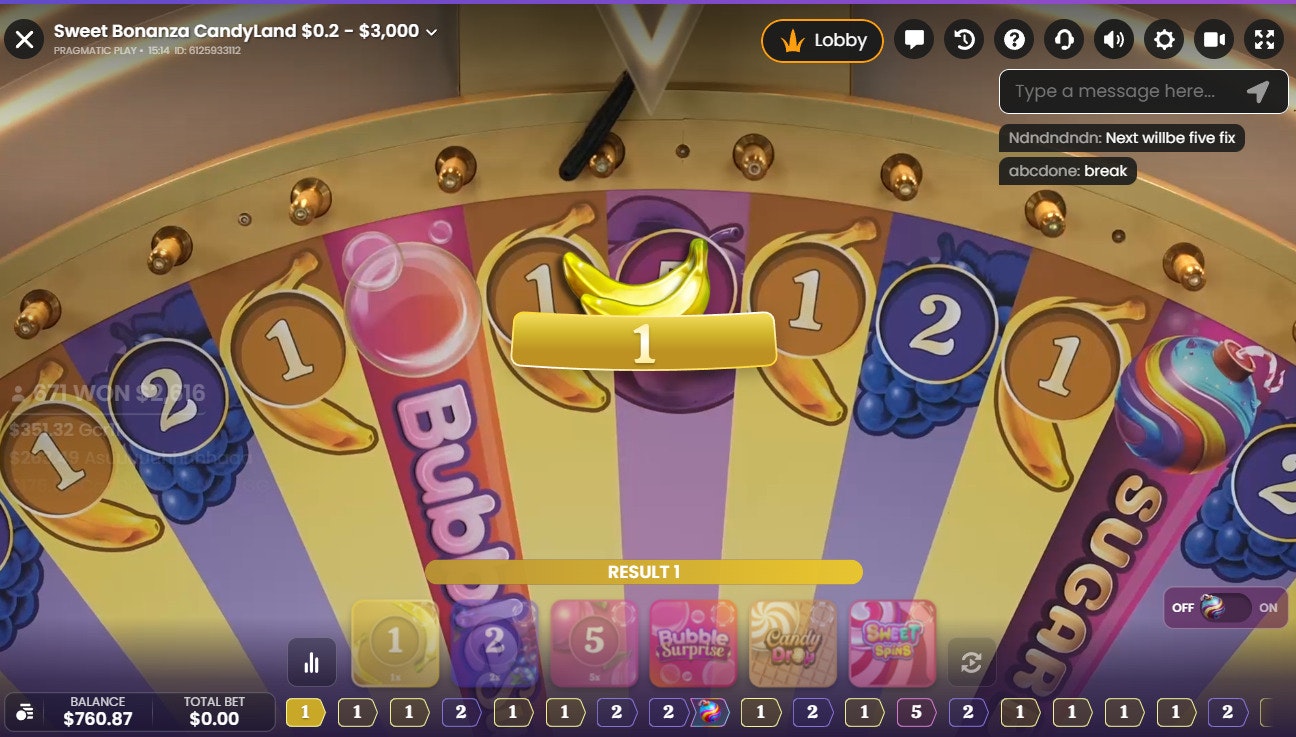Expand the bet limits dropdown
Viewport: 1296px width, 737px height.
point(430,31)
